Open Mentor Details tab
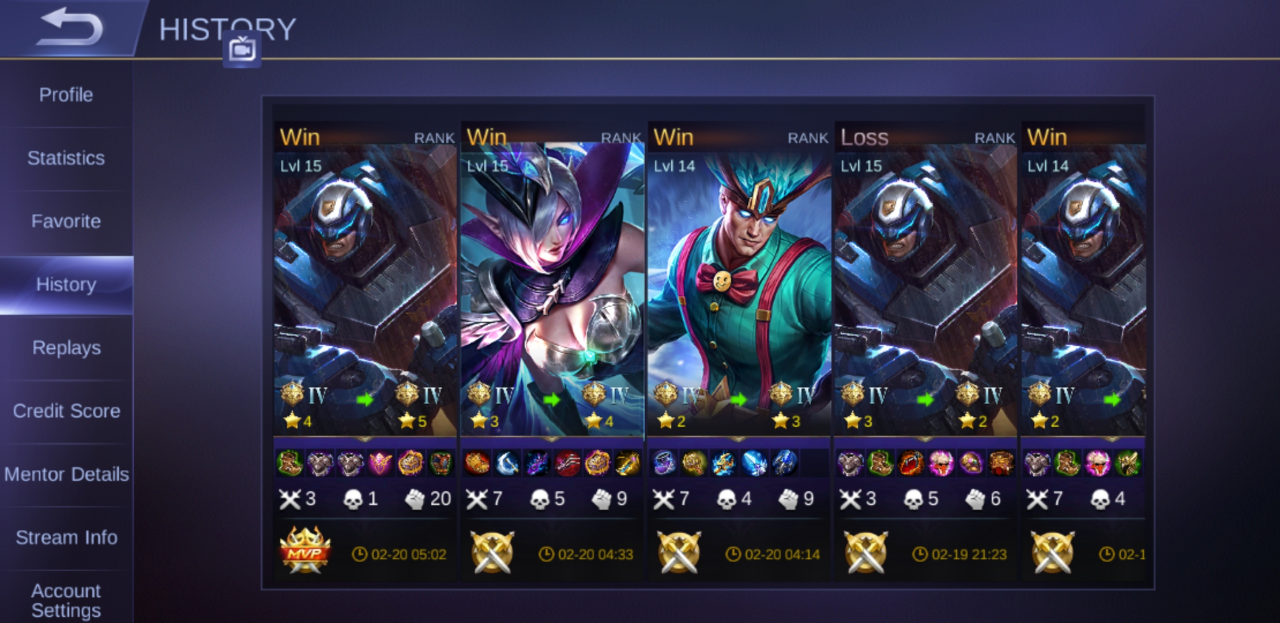Viewport: 1280px width, 623px height. tap(66, 474)
